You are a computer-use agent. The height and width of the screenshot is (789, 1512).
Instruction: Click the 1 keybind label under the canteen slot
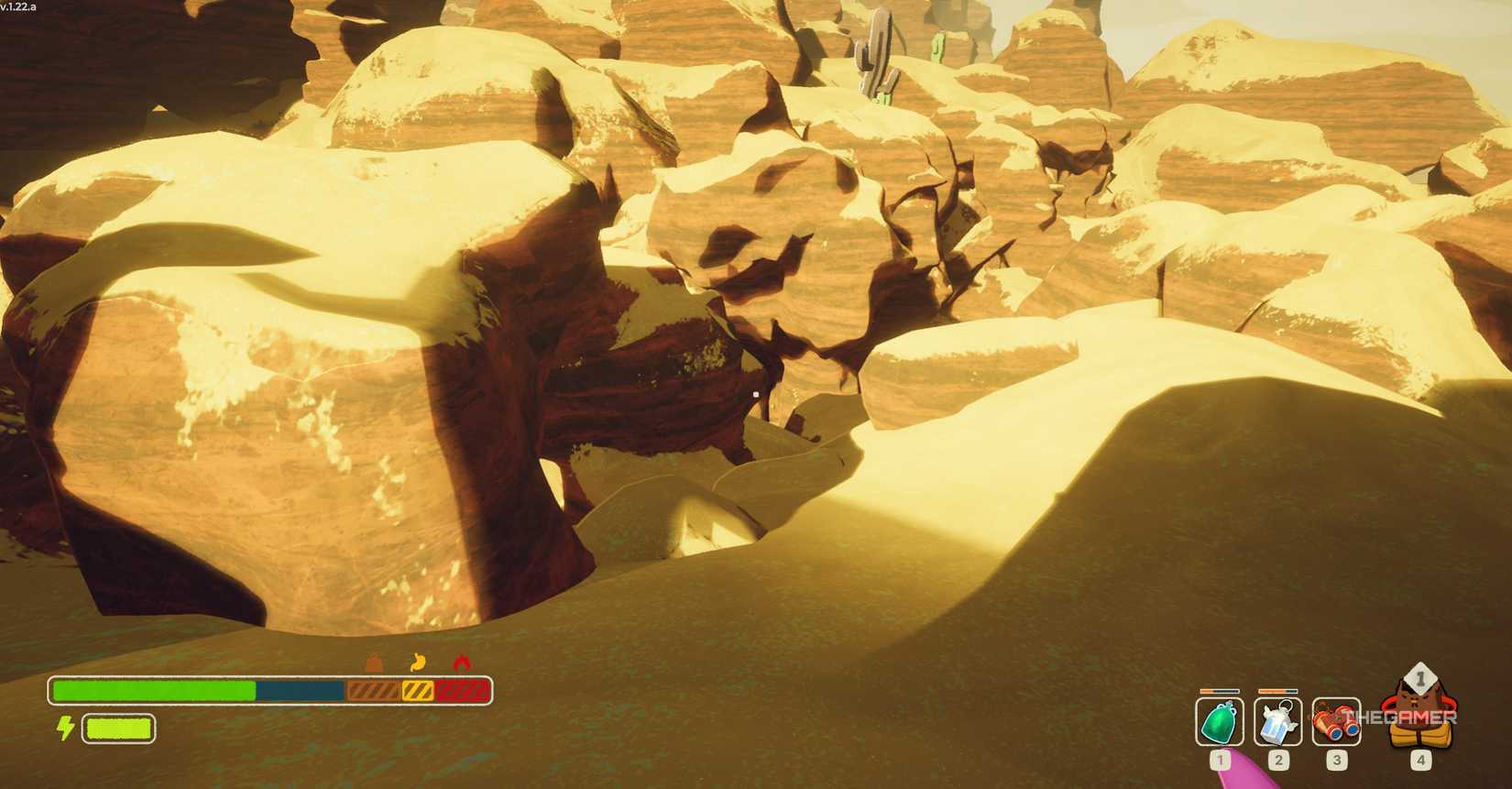point(1219,761)
